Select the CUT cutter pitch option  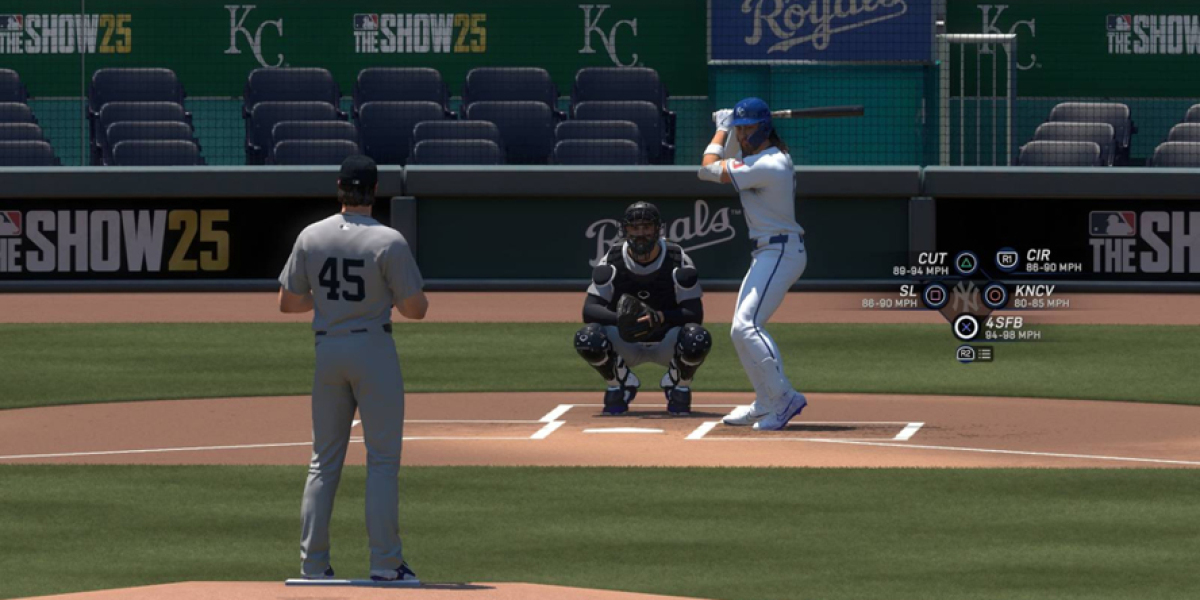965,263
